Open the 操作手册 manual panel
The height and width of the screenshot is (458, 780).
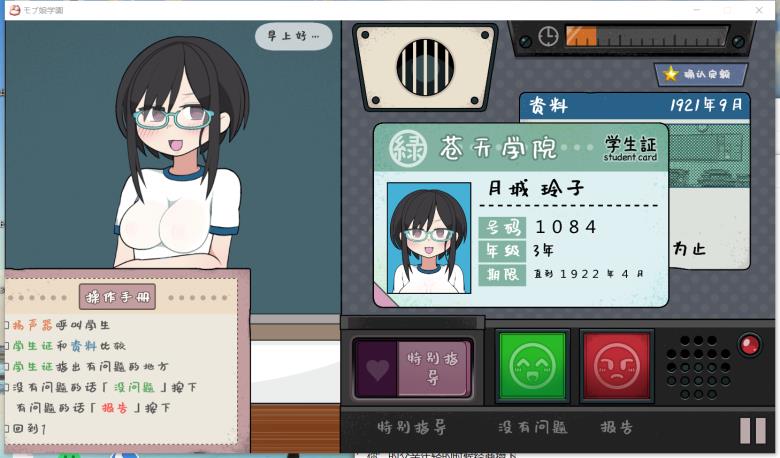pos(117,297)
